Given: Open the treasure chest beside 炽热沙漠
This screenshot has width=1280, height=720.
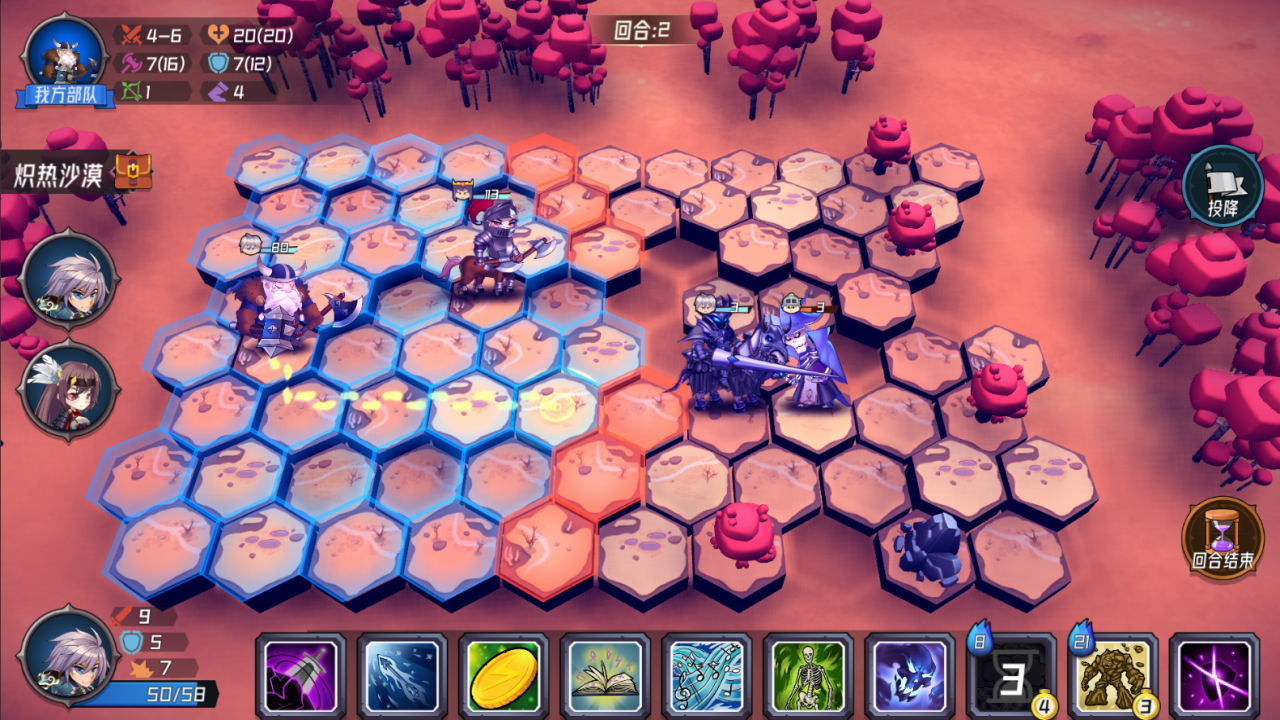Looking at the screenshot, I should (x=133, y=169).
